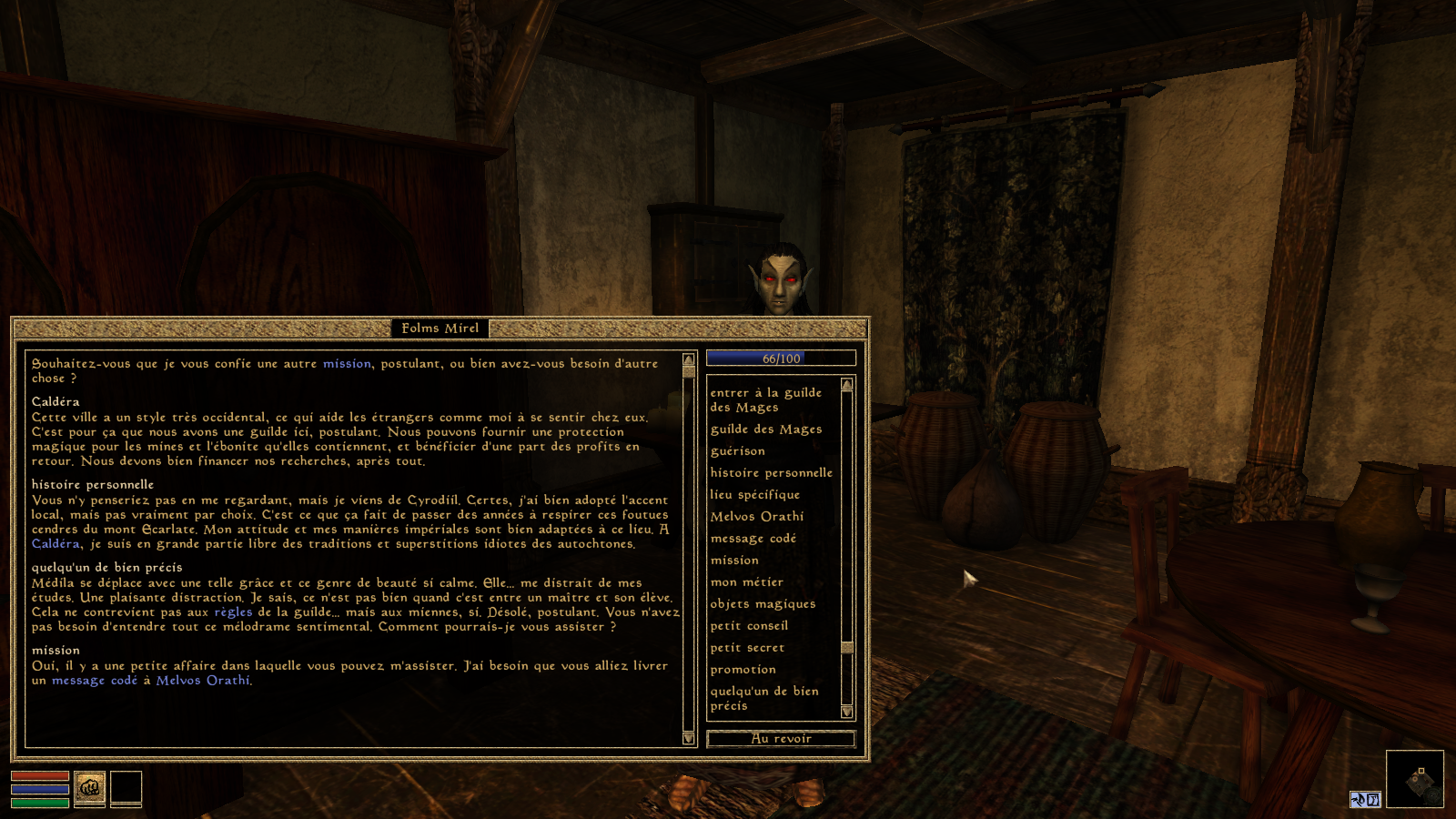Ask for a "petit conseil"

click(x=749, y=626)
